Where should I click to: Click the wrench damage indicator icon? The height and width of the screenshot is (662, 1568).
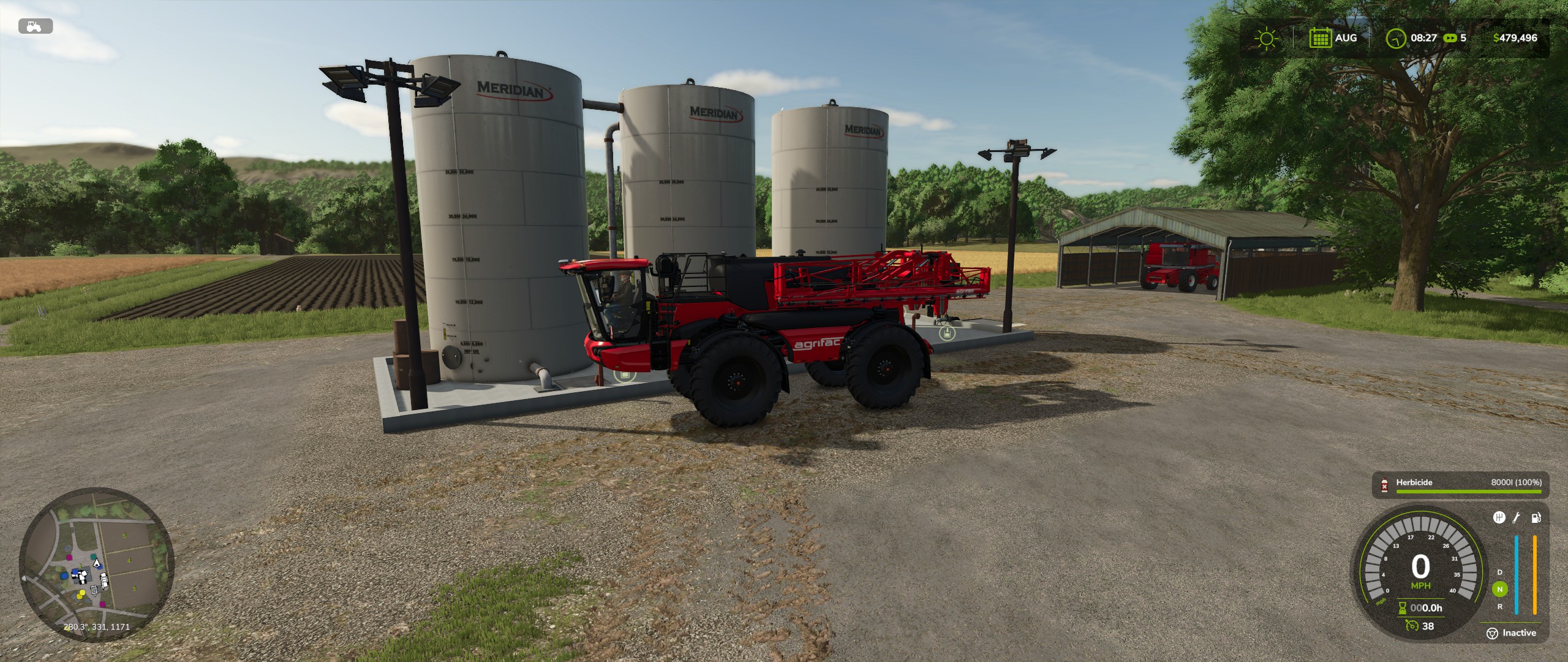1516,517
